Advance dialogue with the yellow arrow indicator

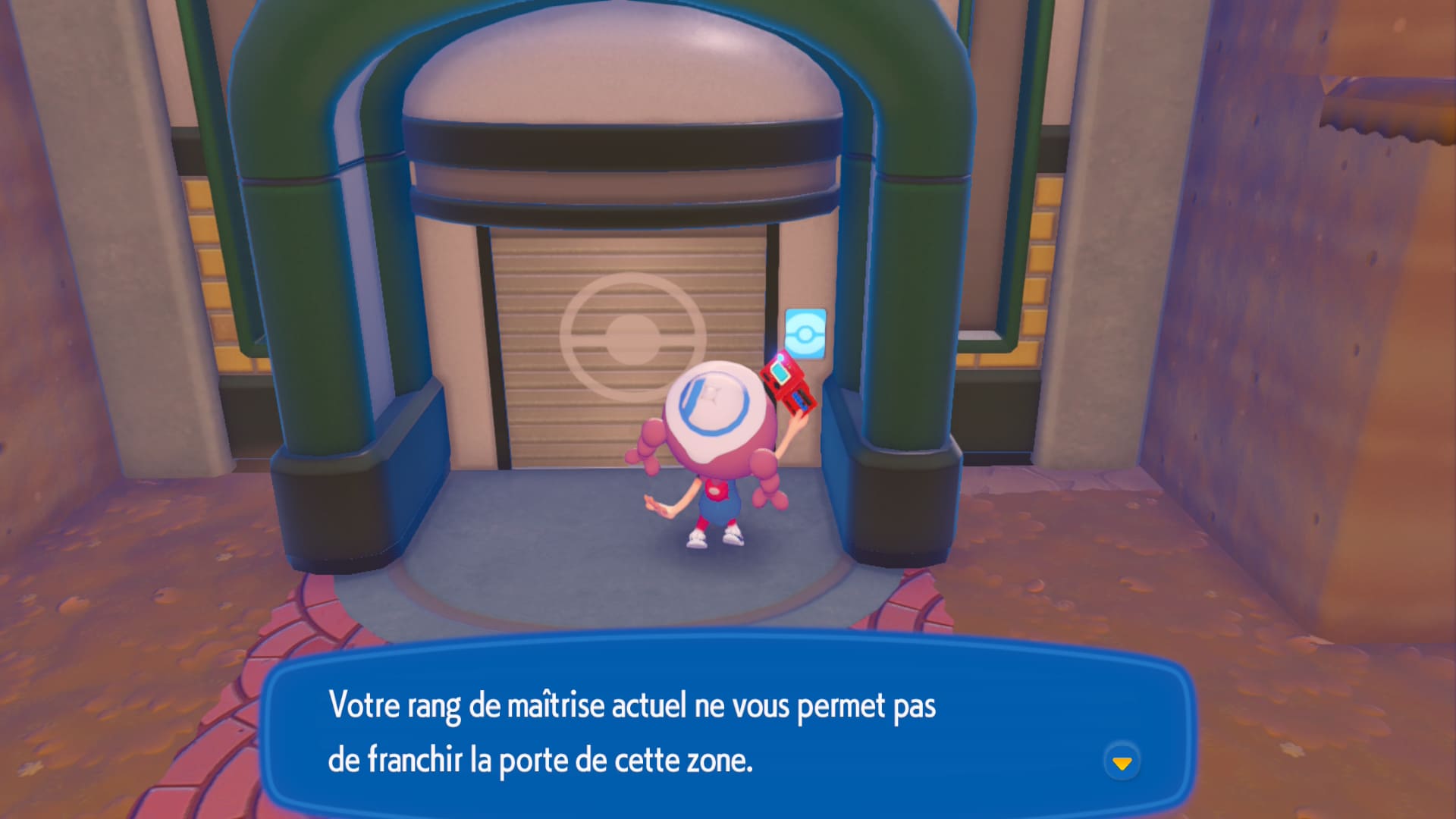[1122, 762]
